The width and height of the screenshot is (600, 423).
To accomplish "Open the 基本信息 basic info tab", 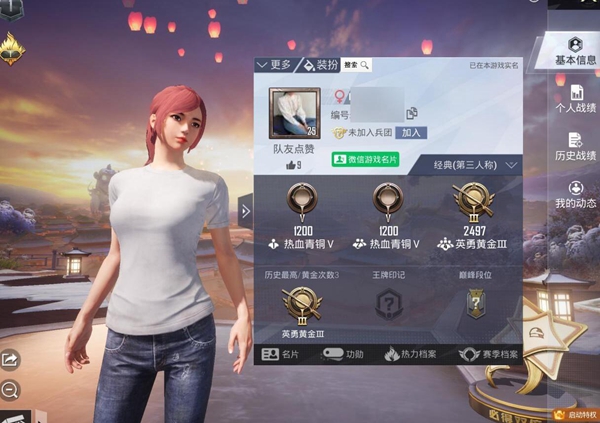I will pyautogui.click(x=575, y=52).
